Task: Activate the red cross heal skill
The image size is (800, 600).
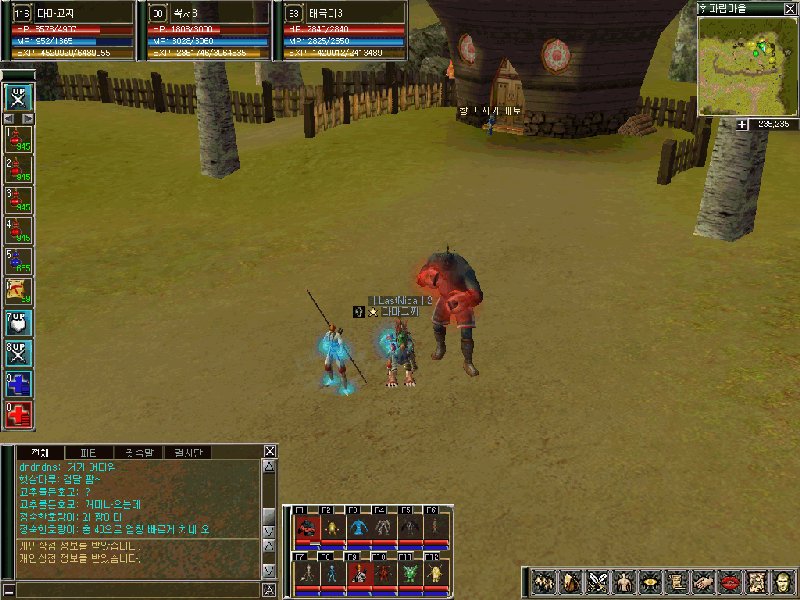Action: coord(20,413)
